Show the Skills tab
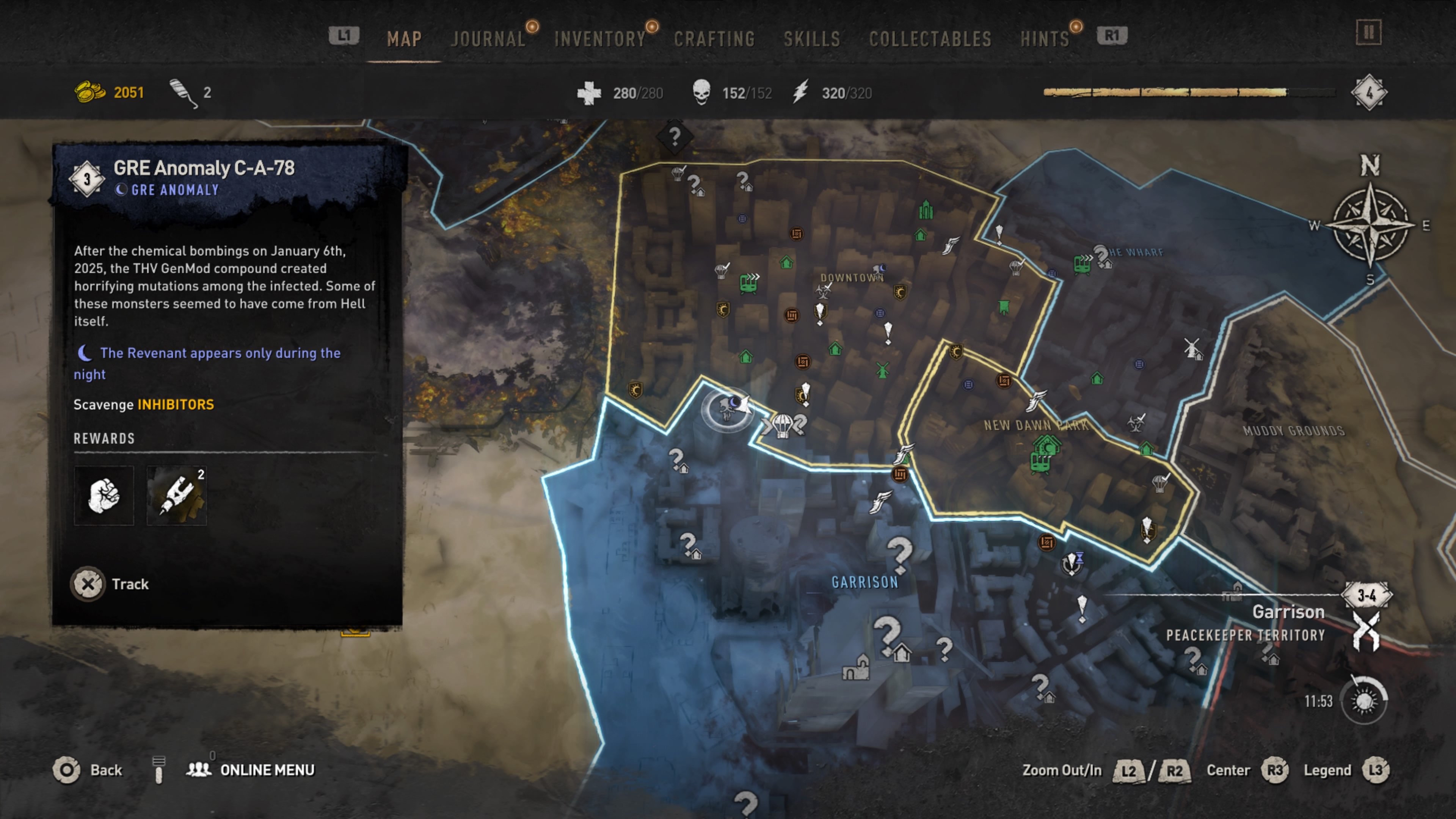 [812, 39]
